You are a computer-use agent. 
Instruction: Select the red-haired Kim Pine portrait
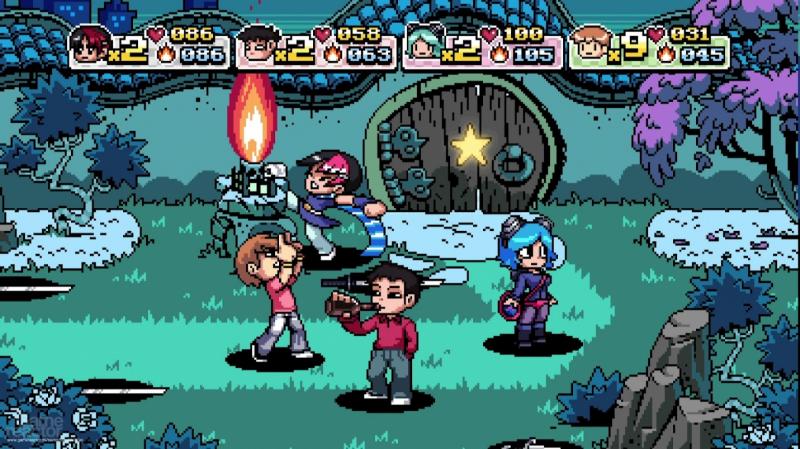point(91,45)
